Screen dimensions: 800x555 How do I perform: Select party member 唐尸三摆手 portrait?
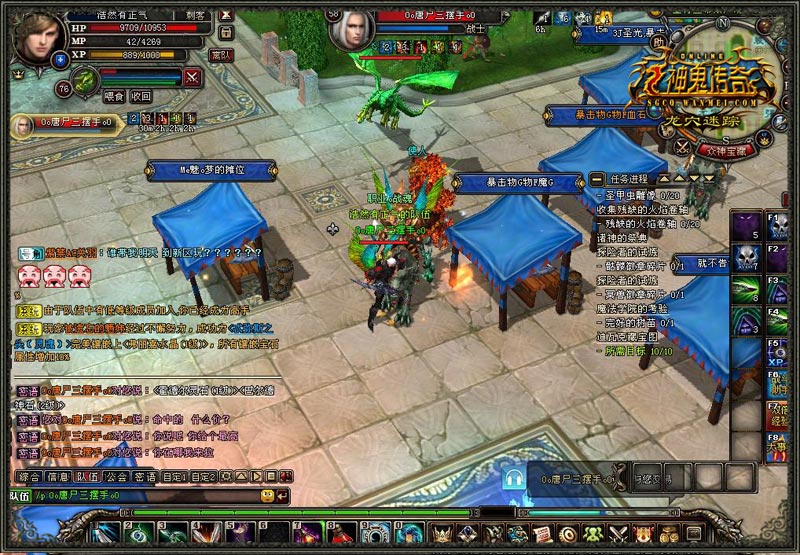click(20, 125)
